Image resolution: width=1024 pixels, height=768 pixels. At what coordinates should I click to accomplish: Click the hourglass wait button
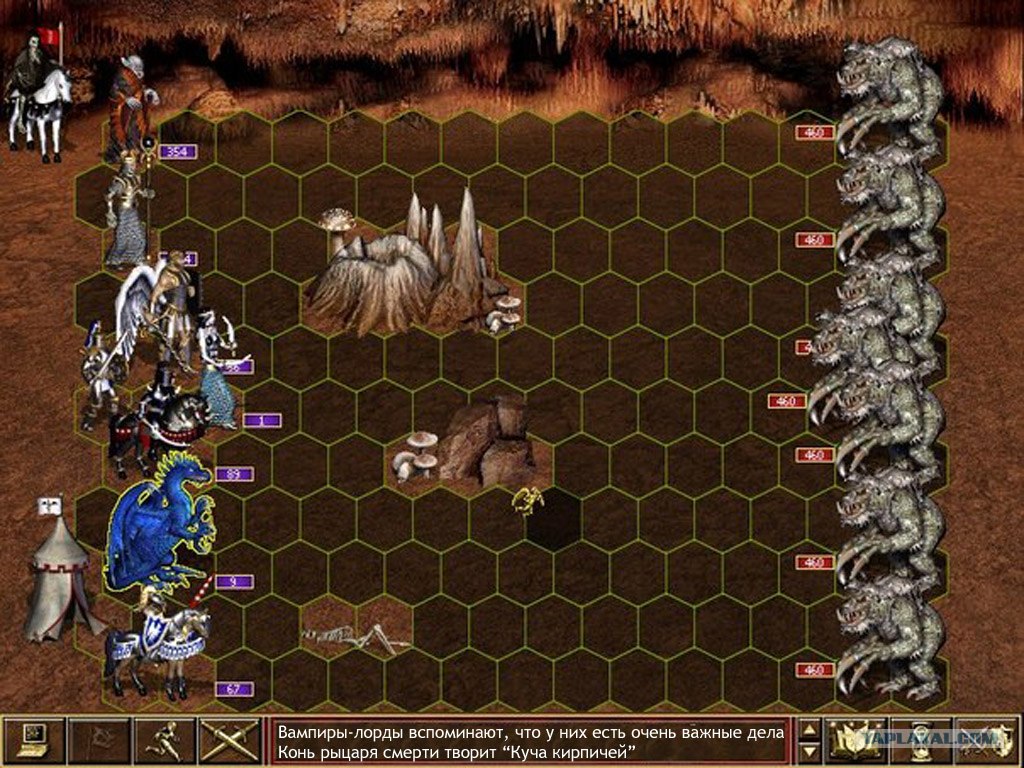pos(921,741)
